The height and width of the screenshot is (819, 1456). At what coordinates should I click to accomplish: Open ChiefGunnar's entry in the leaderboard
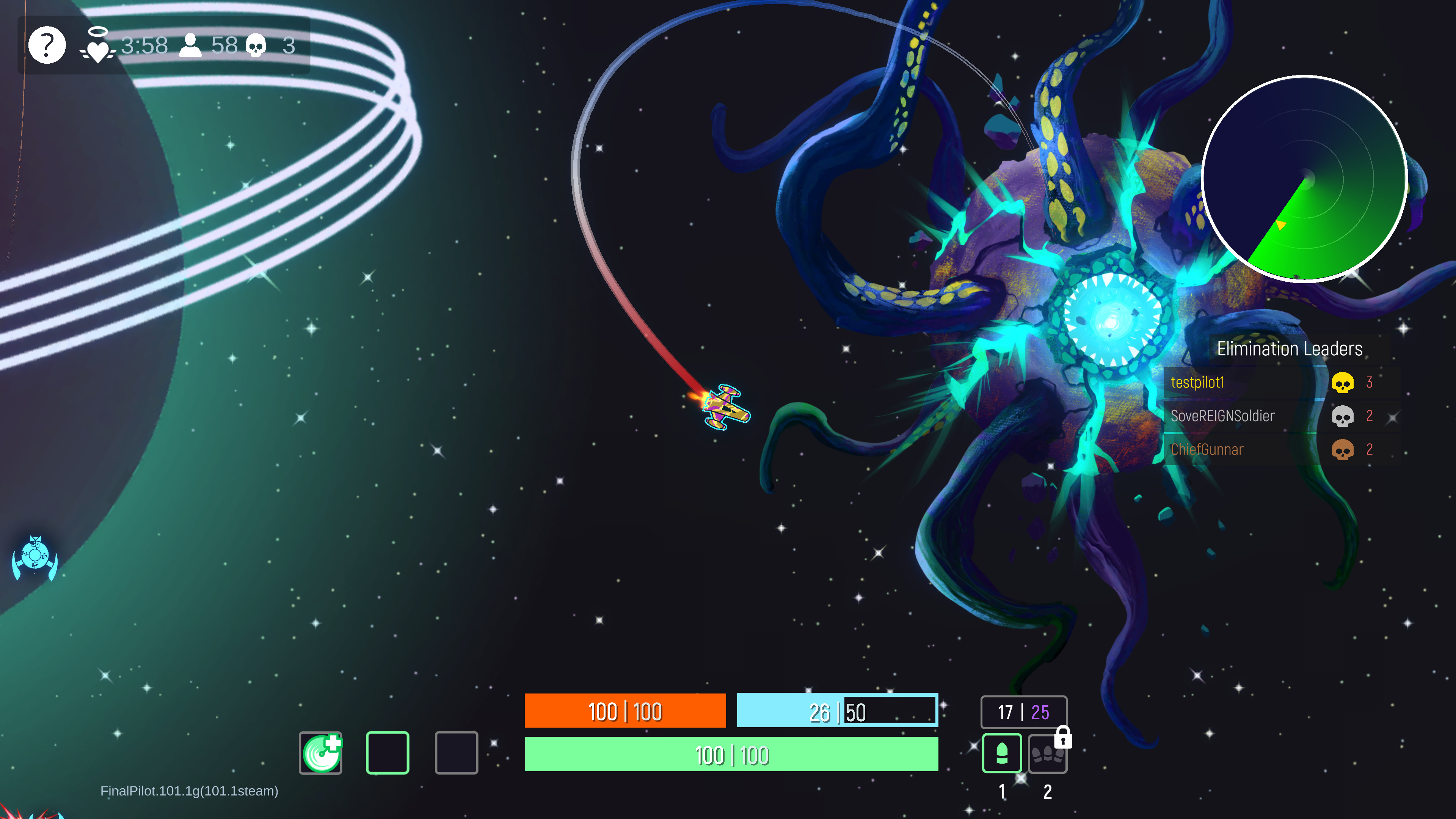[x=1207, y=449]
